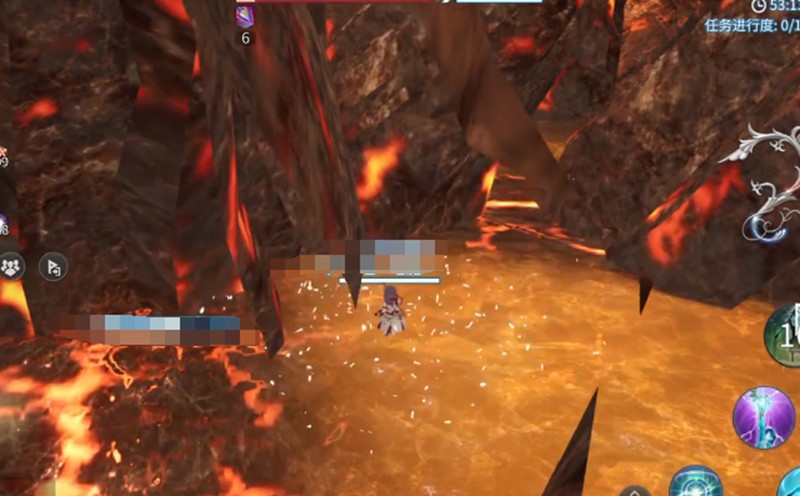
Task: Open the team members panel icon
Action: (12, 266)
